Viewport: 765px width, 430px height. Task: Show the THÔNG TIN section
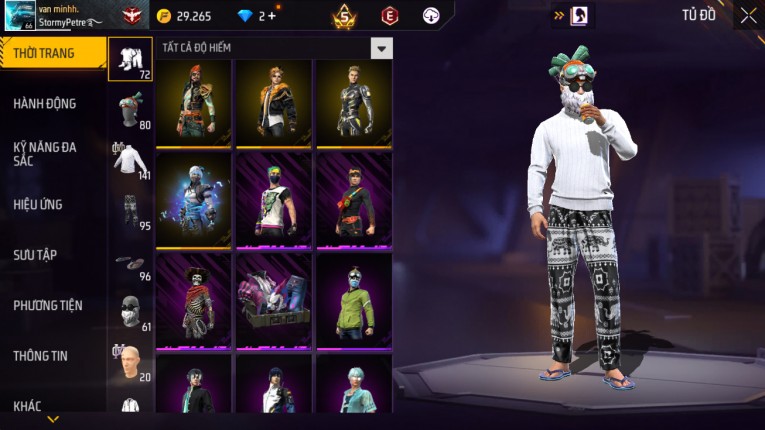(x=41, y=355)
